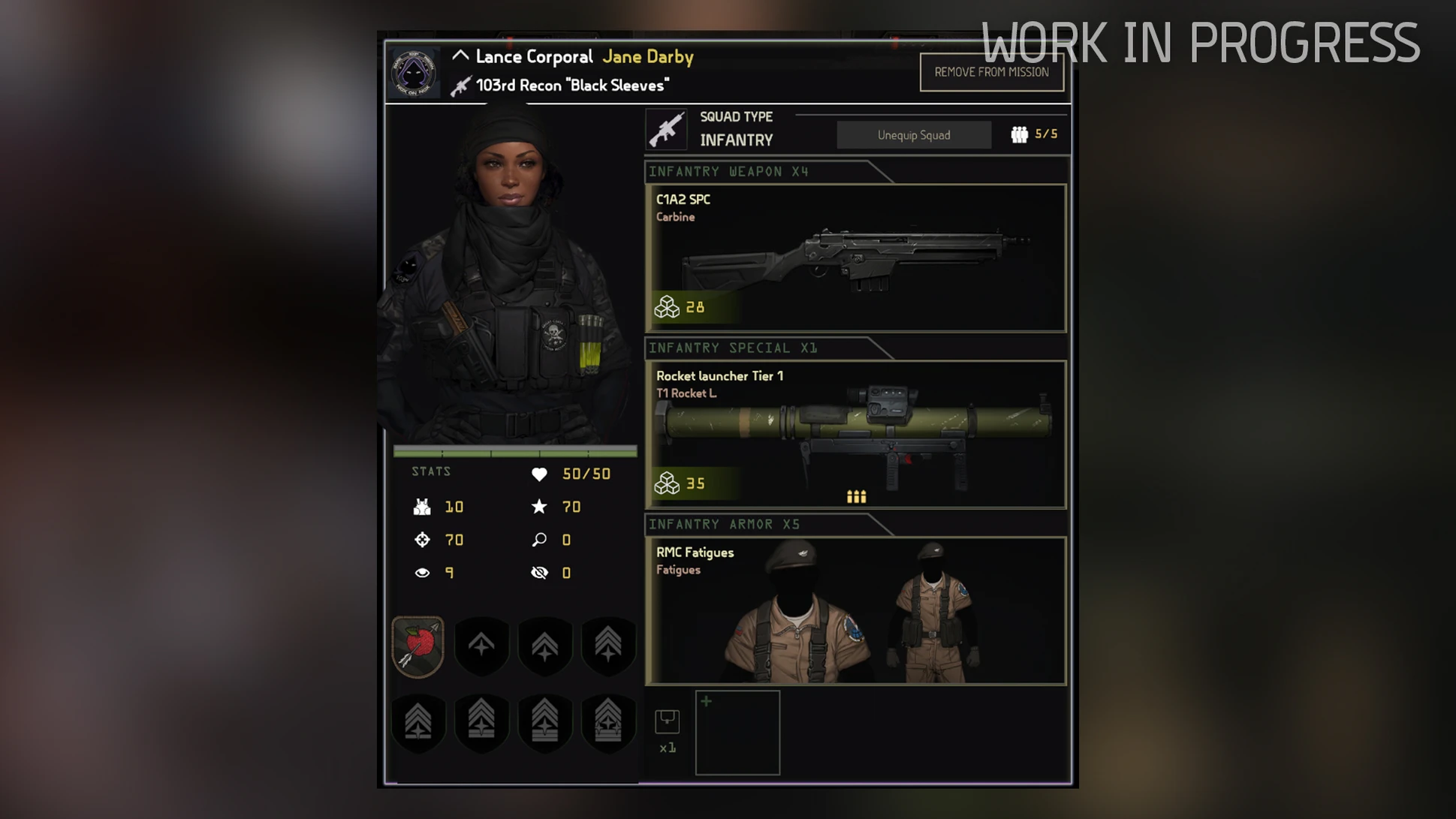Viewport: 1456px width, 819px height.
Task: Collapse the Lance Corporal rank arrow
Action: click(x=460, y=56)
